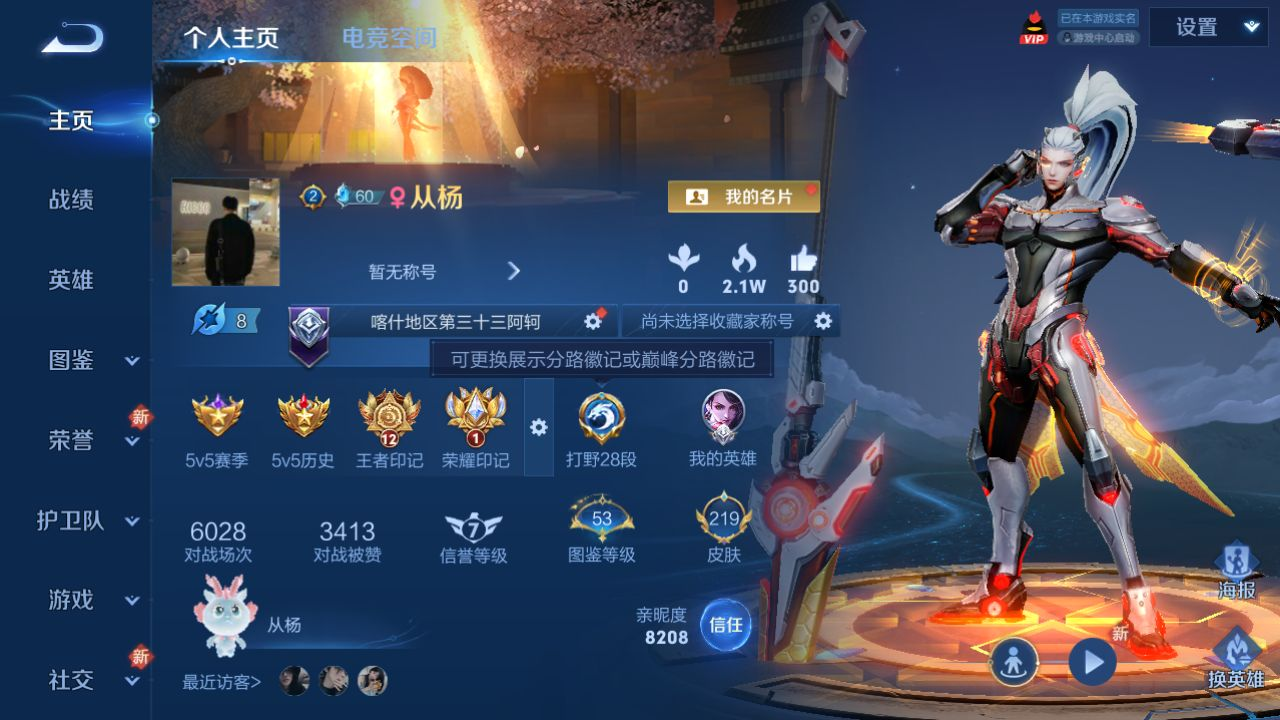
Task: Select 英雄 in the side menu
Action: [x=71, y=280]
